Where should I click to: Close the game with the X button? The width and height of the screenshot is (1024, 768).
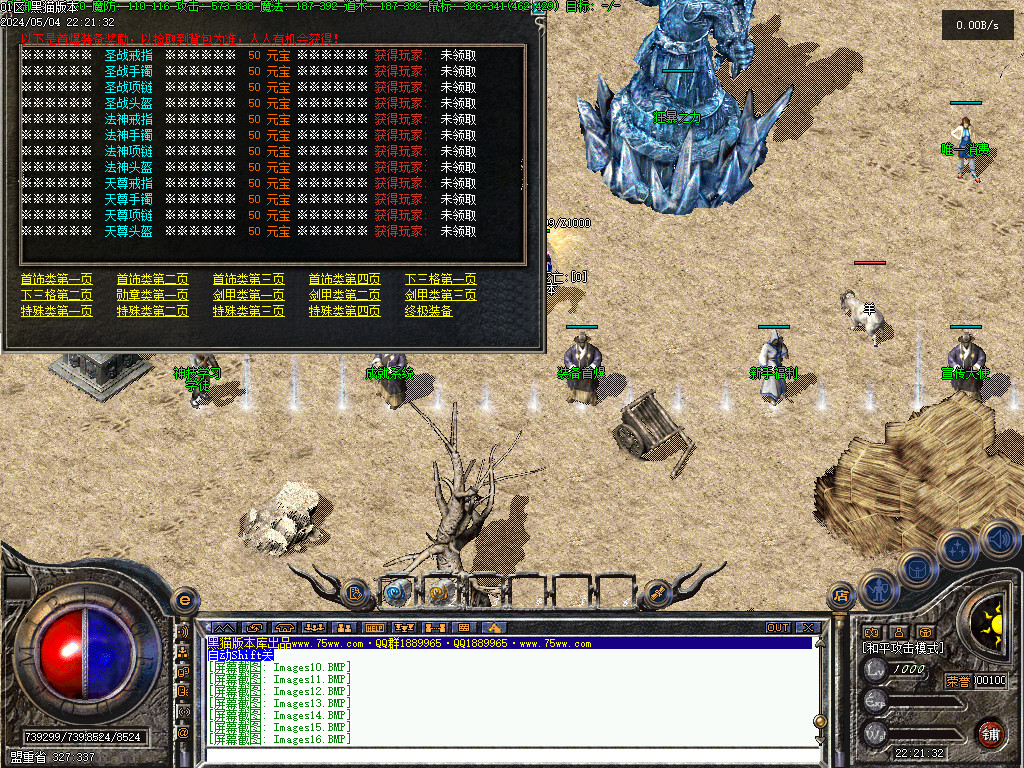pyautogui.click(x=807, y=627)
